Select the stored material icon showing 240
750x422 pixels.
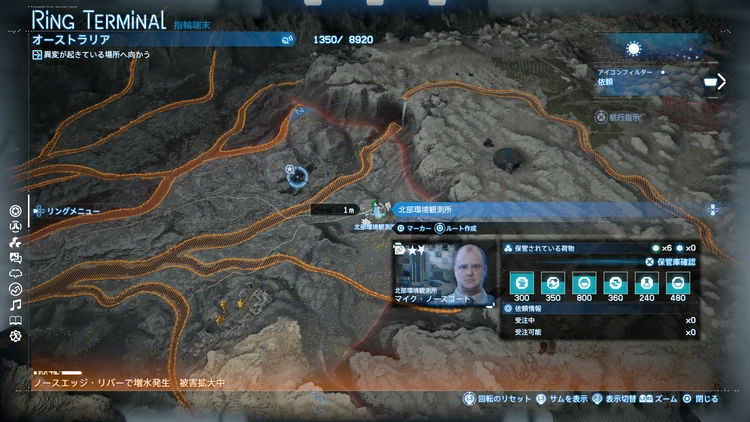tap(646, 283)
